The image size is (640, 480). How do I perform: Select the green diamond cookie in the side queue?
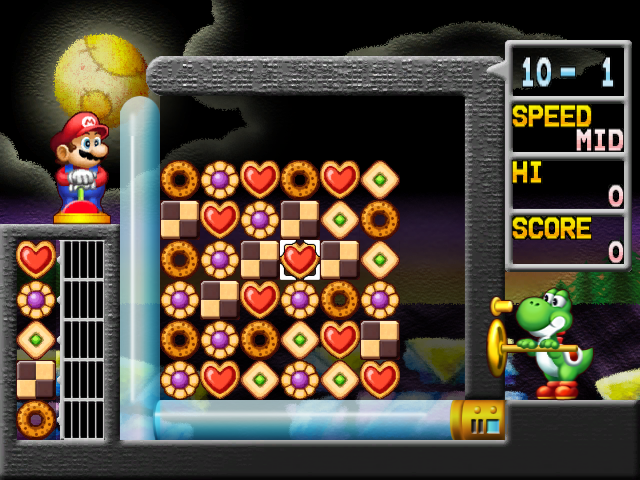36,339
